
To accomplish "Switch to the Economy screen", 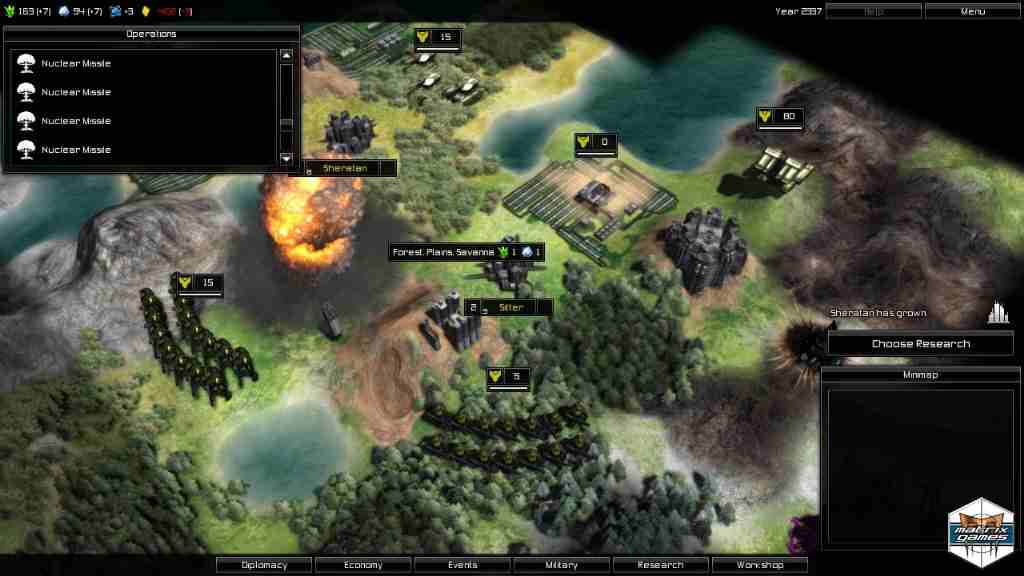I will coord(363,565).
